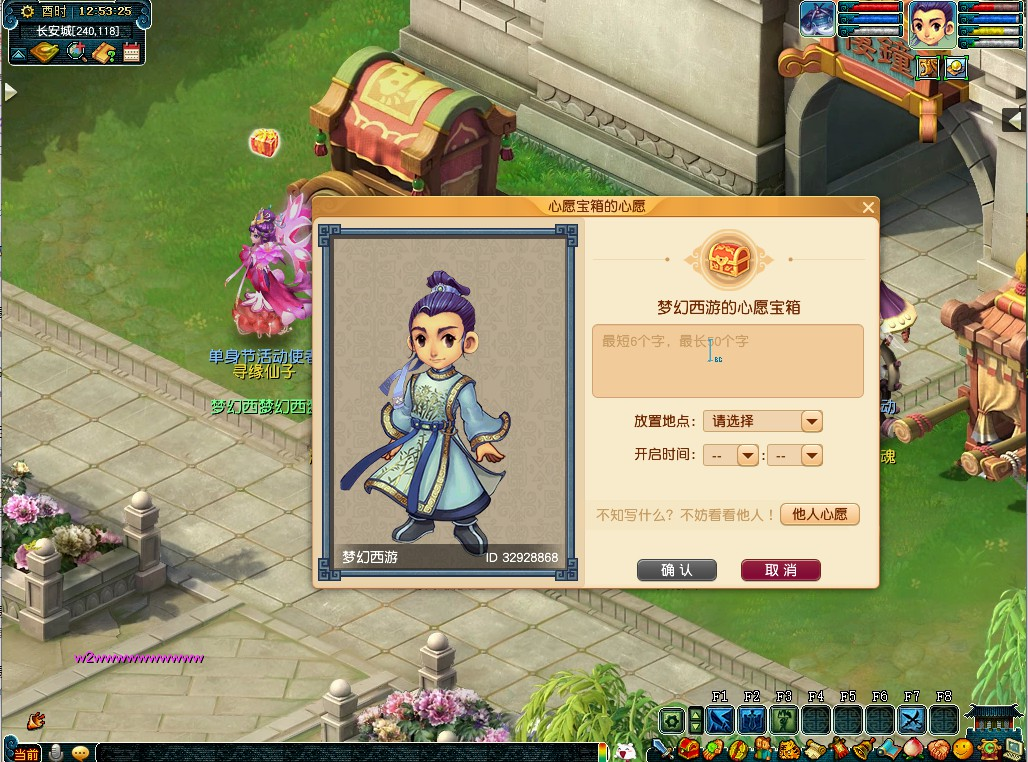This screenshot has width=1028, height=762.
Task: Confirm the wish with 确认 button
Action: 677,570
